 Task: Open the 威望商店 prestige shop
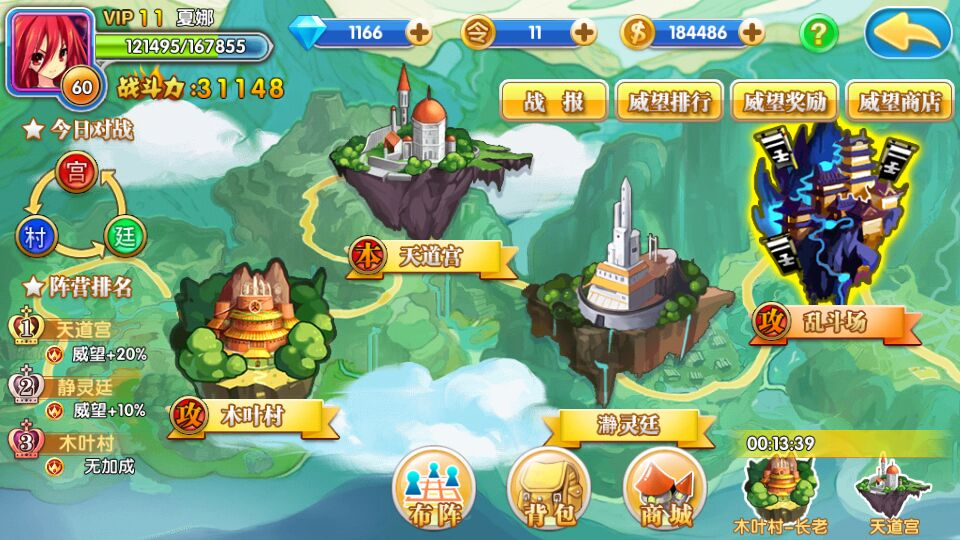tap(900, 101)
